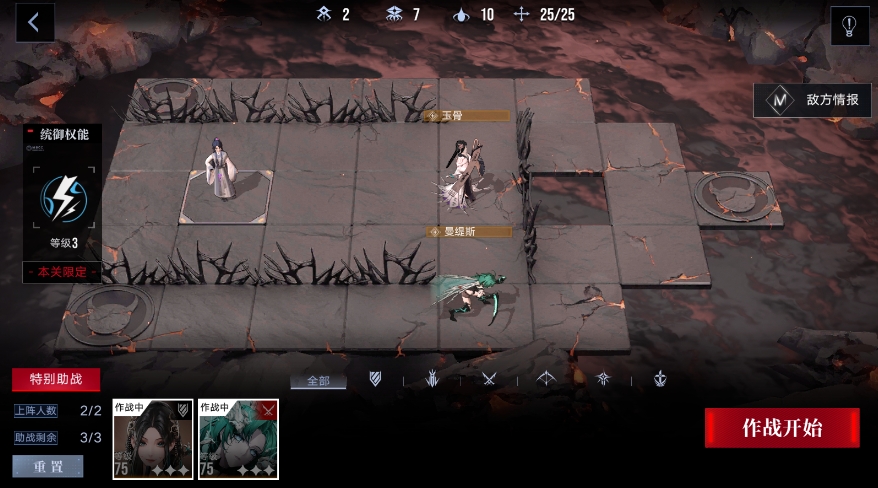Click the 特别助战 special assist button

pos(56,380)
